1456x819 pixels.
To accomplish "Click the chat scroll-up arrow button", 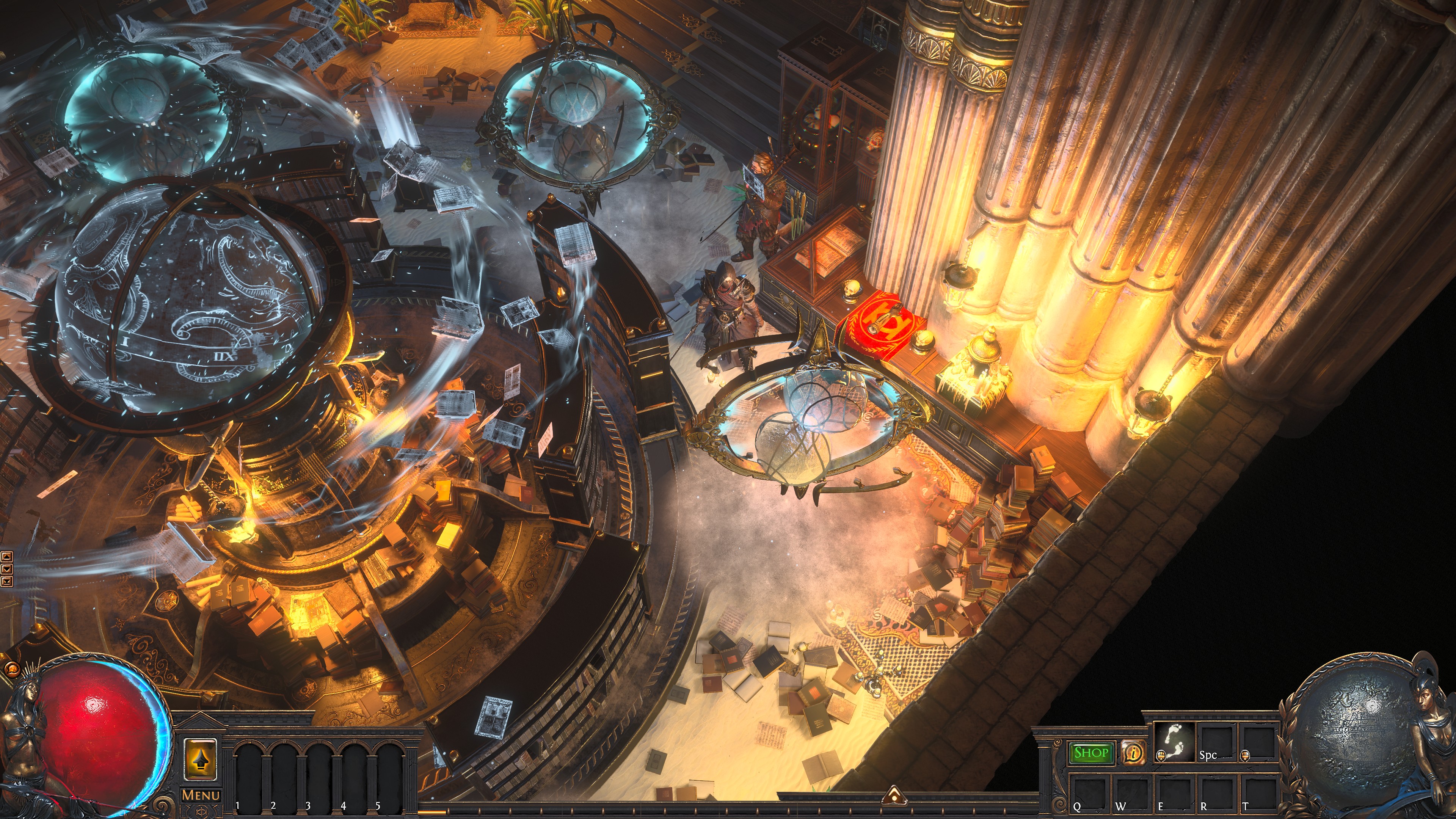I will [7, 556].
